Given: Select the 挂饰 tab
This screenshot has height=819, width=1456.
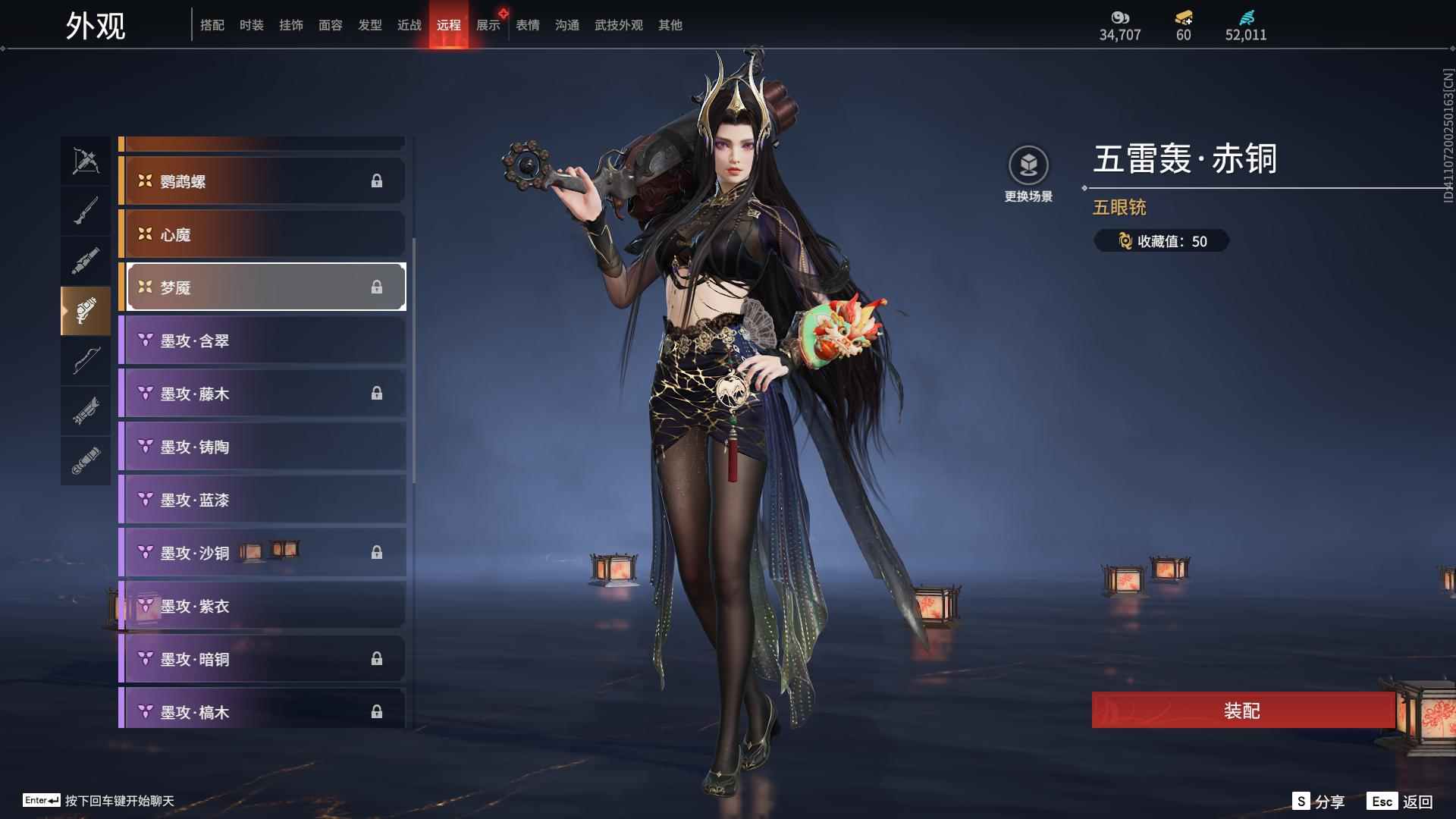Looking at the screenshot, I should pos(291,25).
